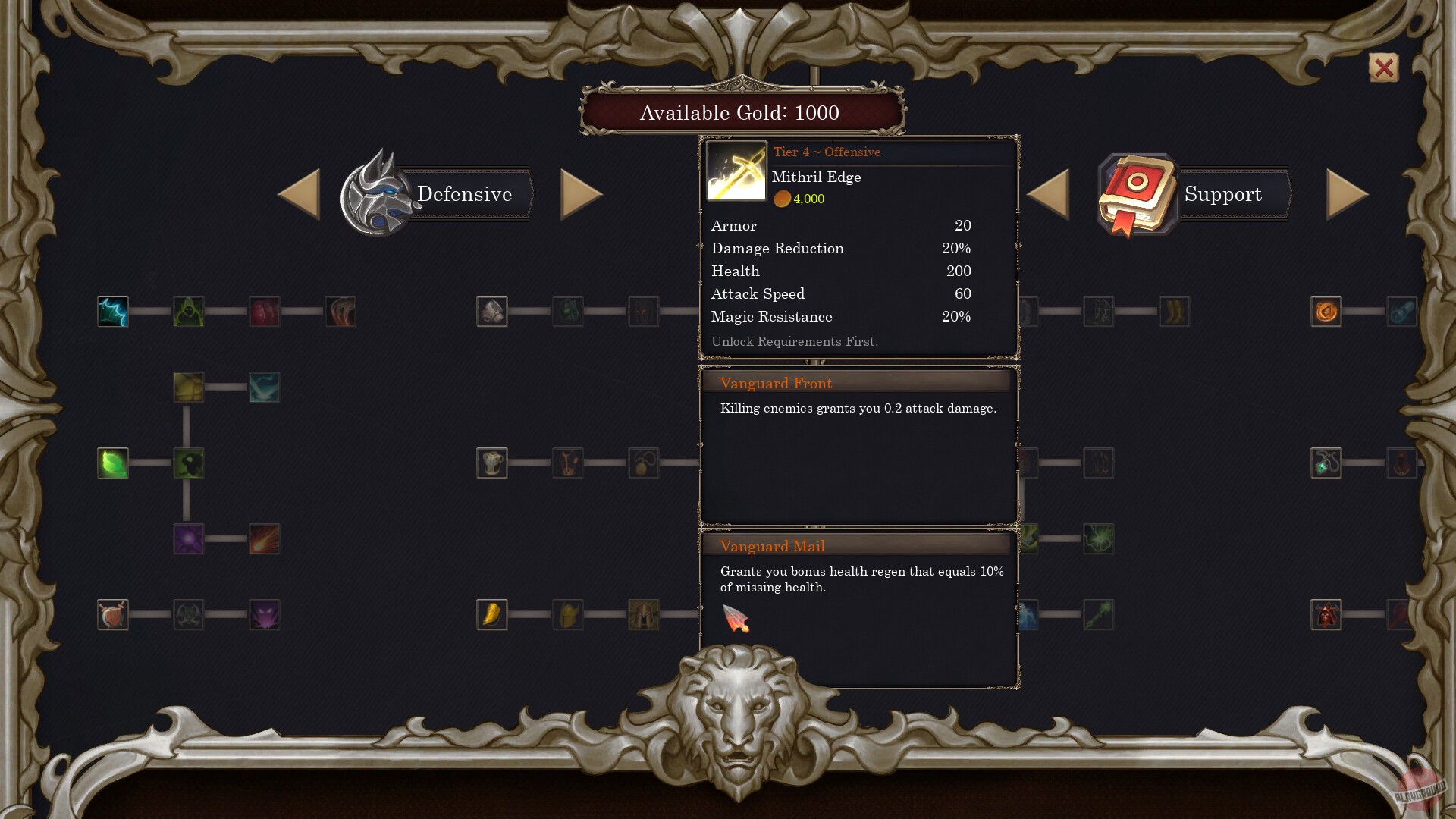
Task: Select the blue lightning cape skill icon
Action: pyautogui.click(x=112, y=312)
